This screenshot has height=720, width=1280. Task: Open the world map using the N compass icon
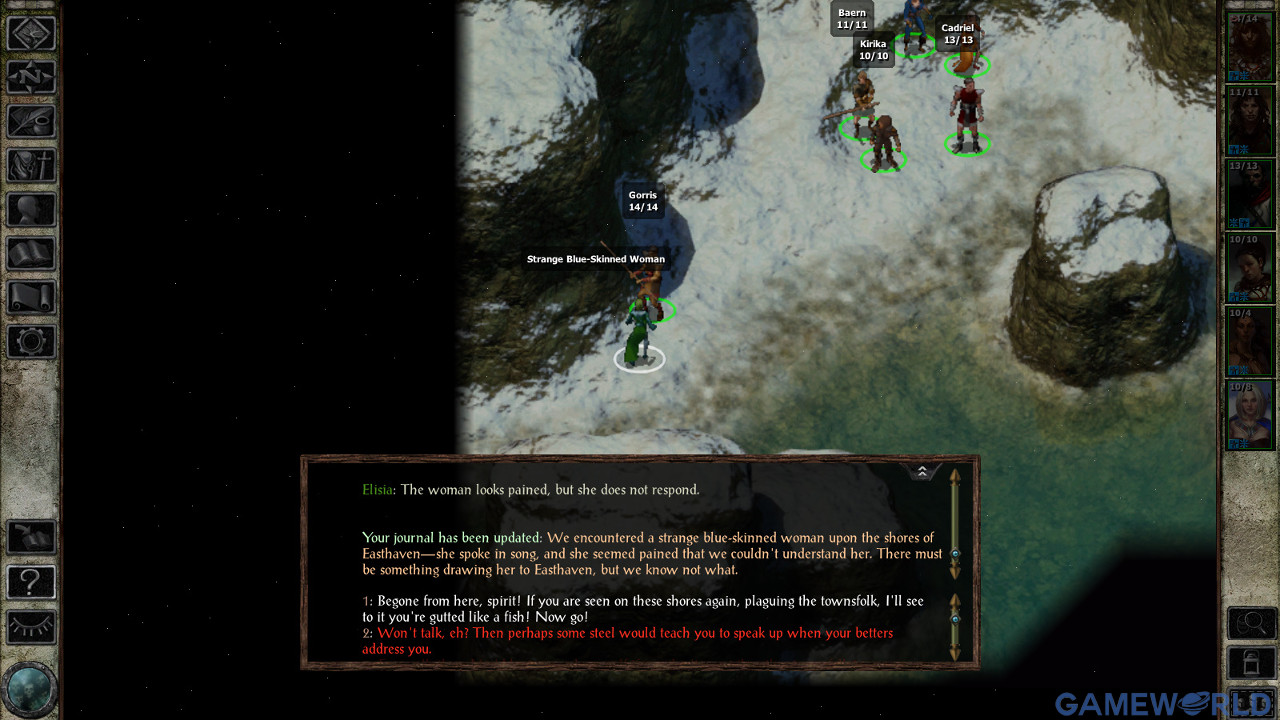point(31,78)
